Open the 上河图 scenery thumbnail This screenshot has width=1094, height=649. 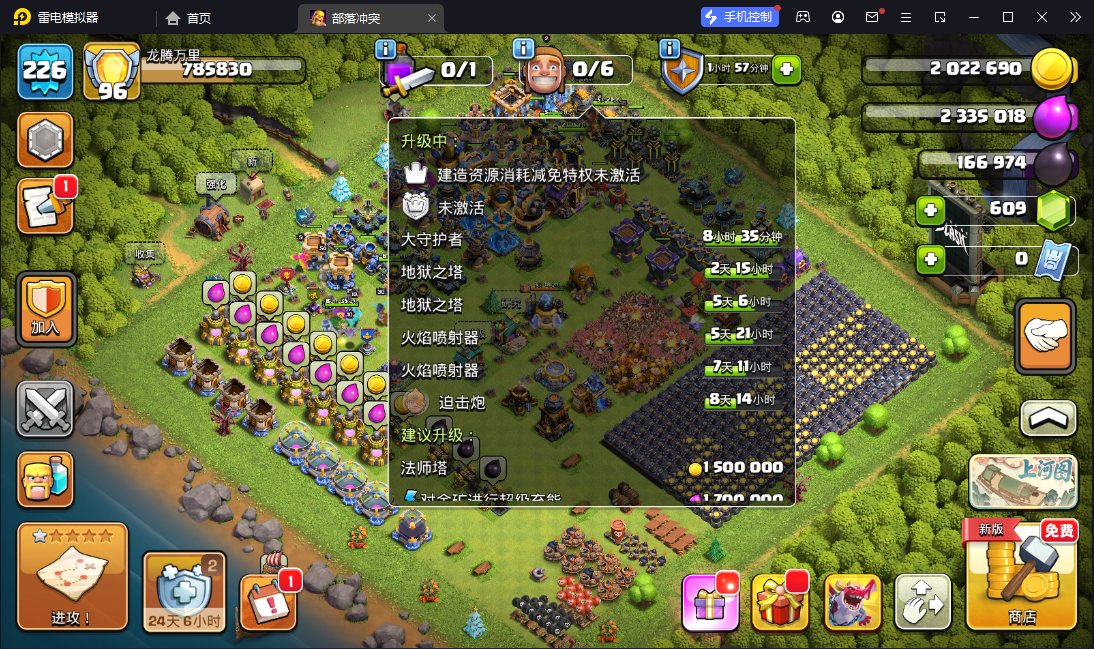coord(1022,482)
